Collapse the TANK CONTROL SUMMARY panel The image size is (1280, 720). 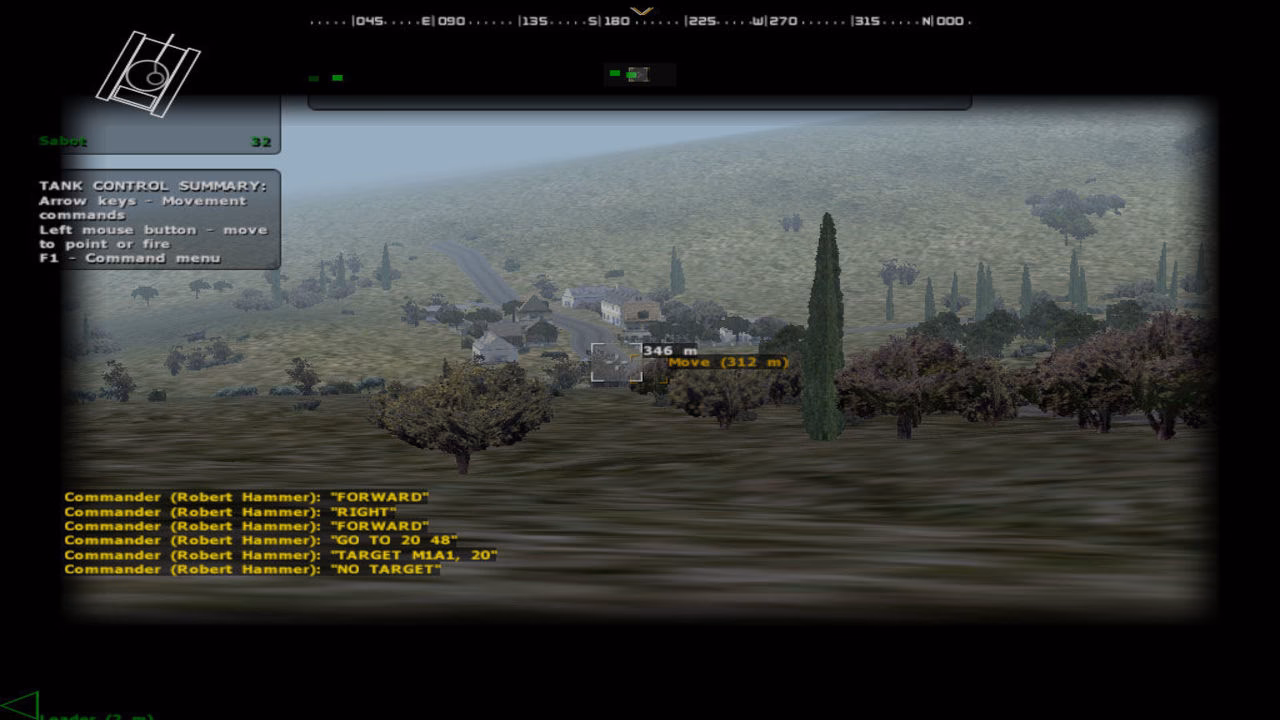click(155, 185)
